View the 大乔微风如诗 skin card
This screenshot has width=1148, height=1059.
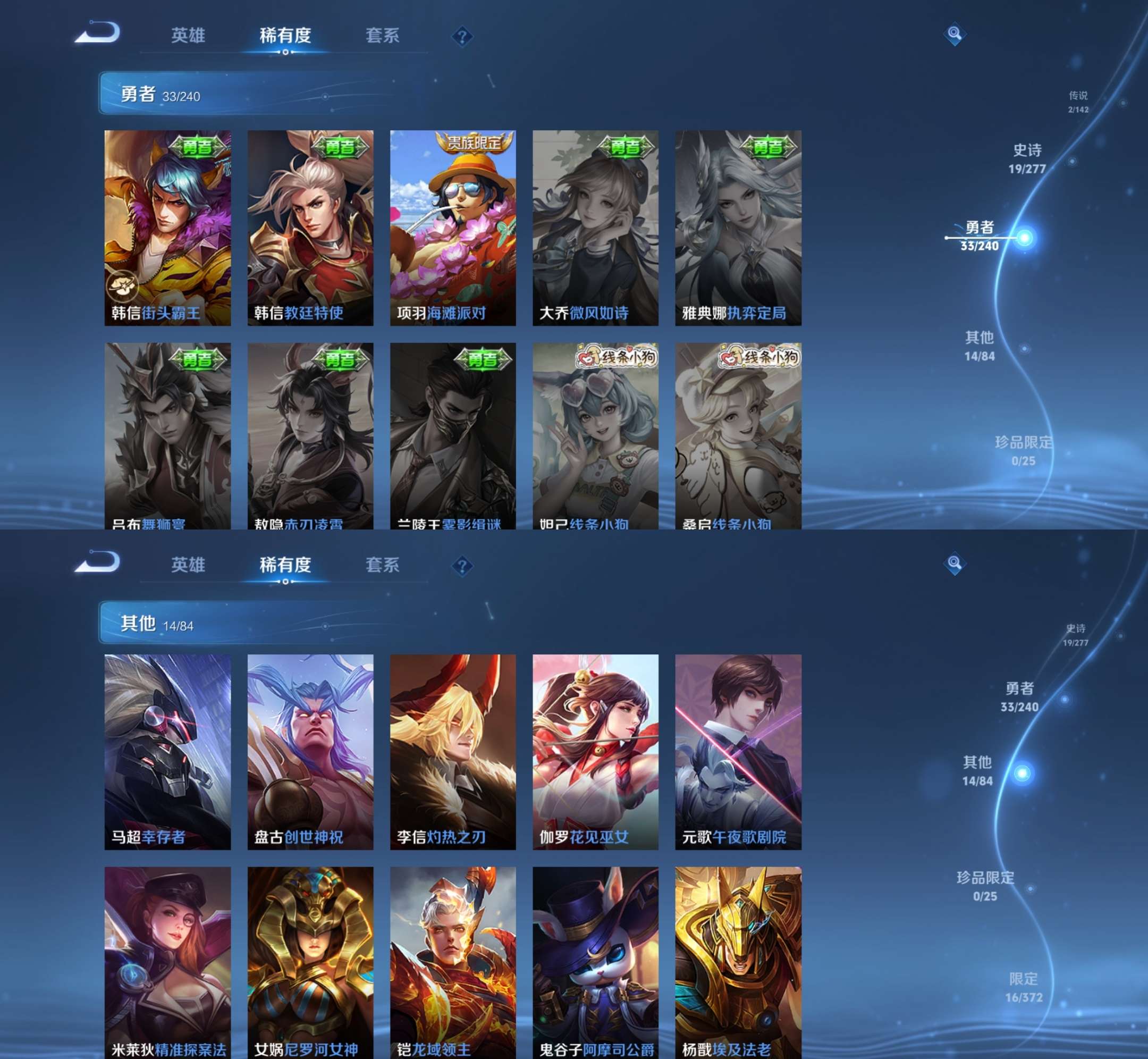(x=595, y=228)
